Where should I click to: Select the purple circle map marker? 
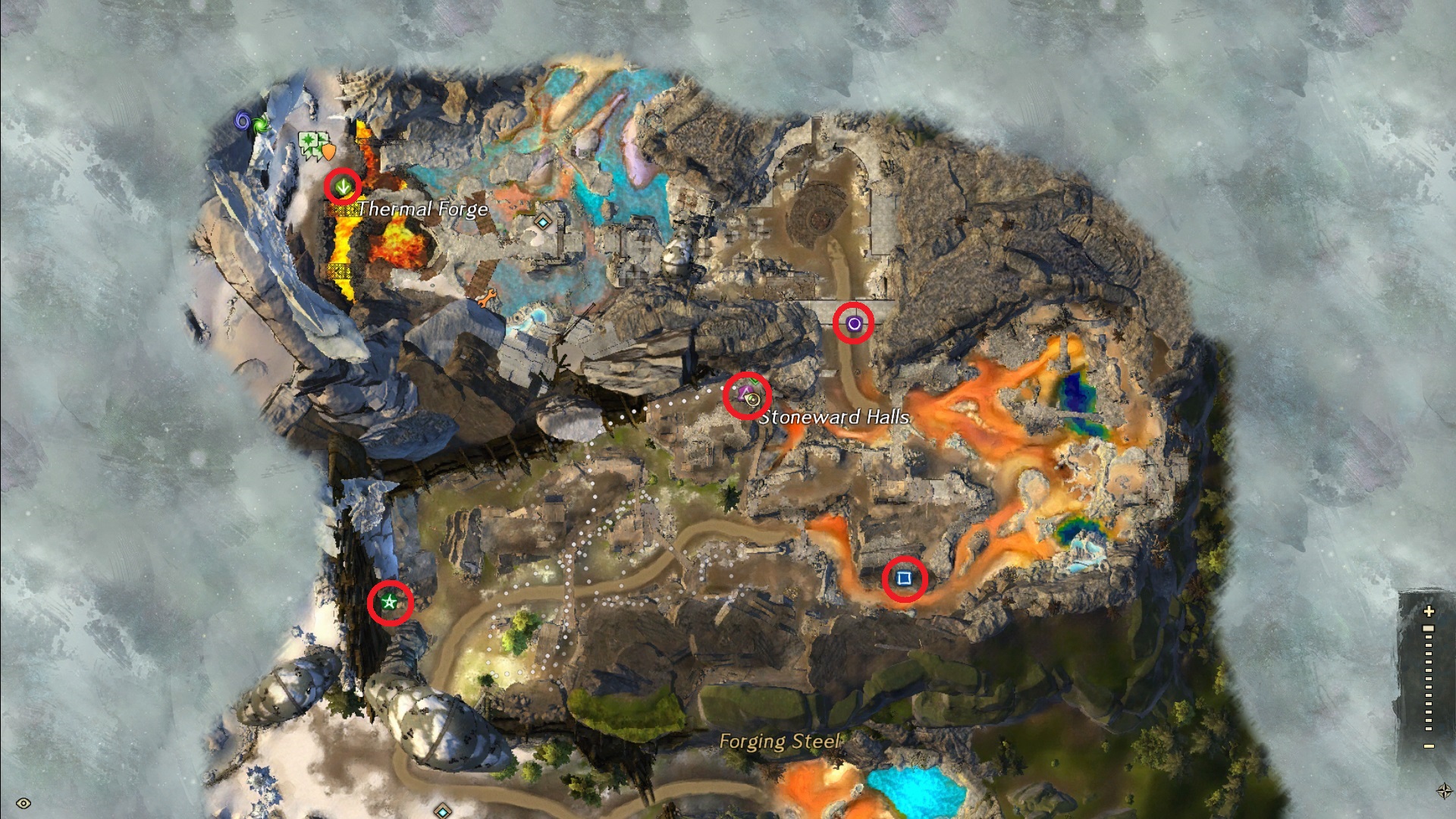854,324
